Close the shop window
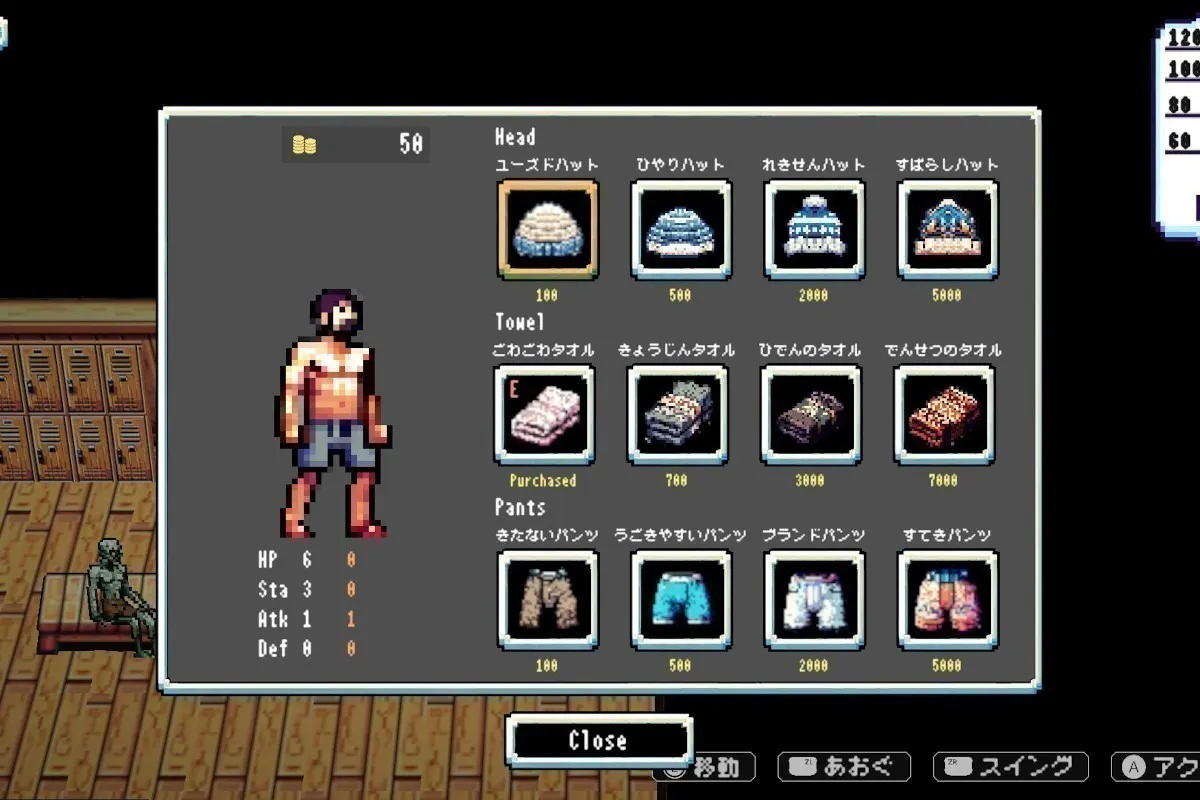 click(598, 741)
